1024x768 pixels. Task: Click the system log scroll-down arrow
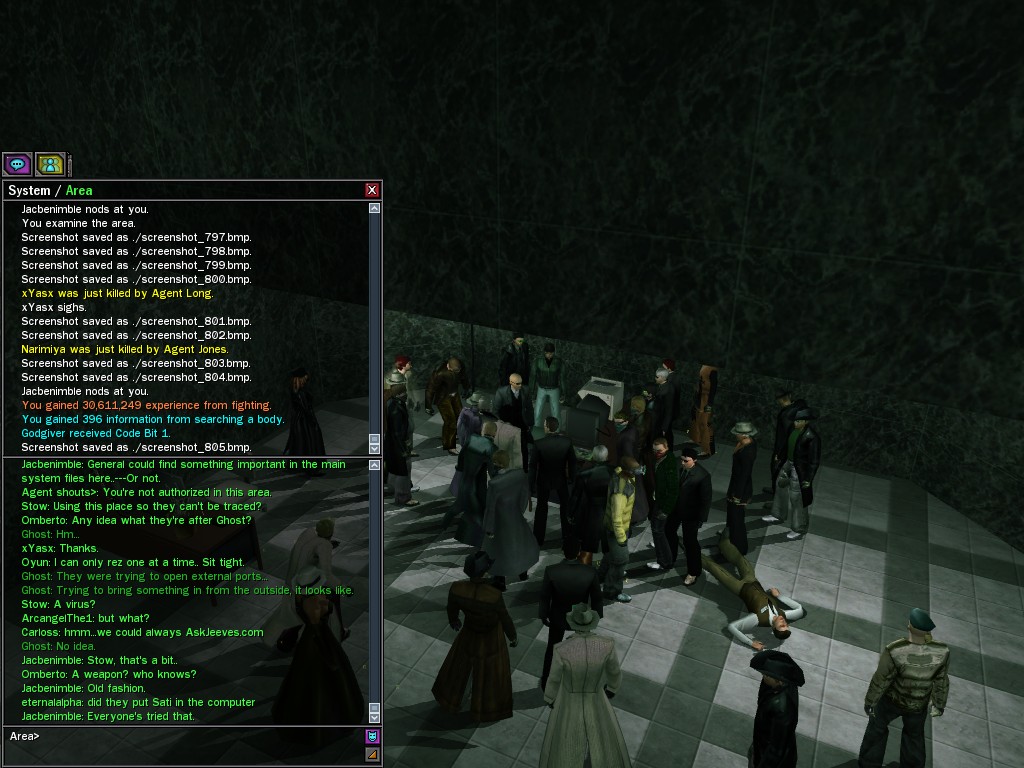click(375, 447)
